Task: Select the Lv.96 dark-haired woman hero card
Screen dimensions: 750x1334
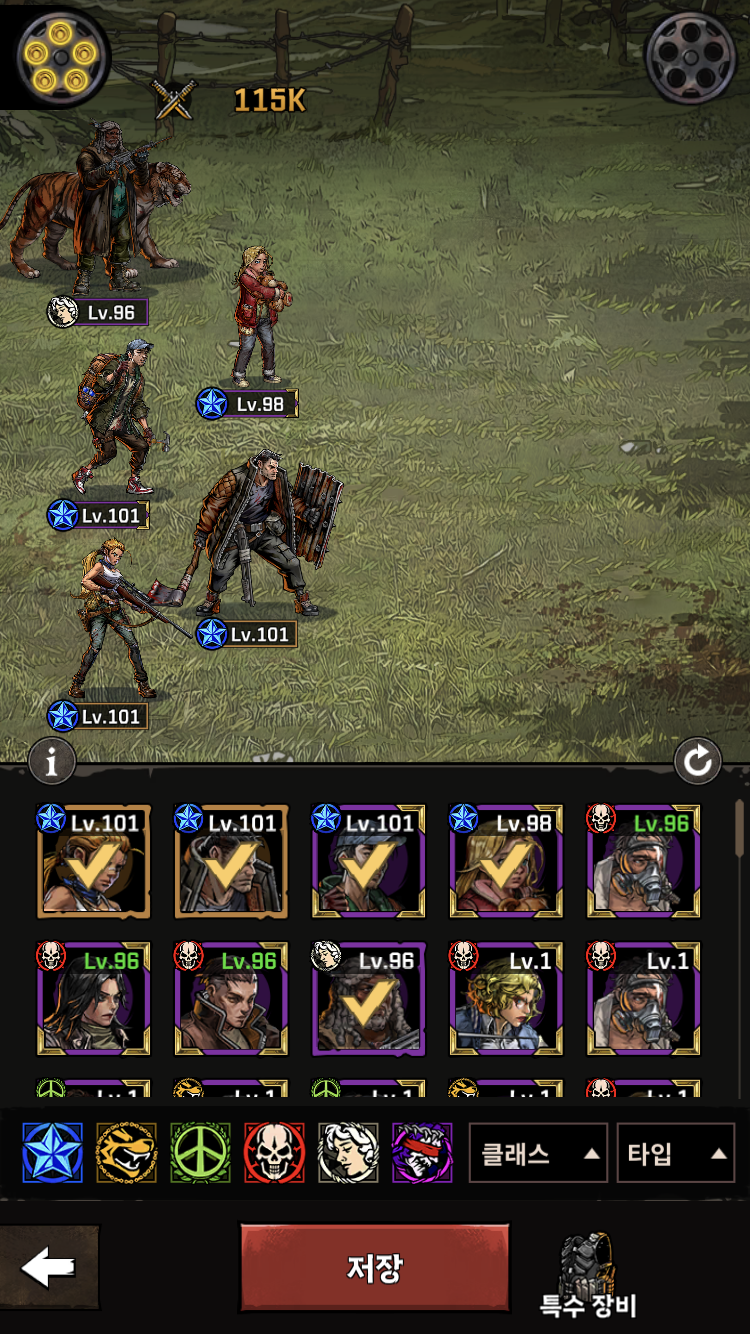Action: click(x=93, y=999)
